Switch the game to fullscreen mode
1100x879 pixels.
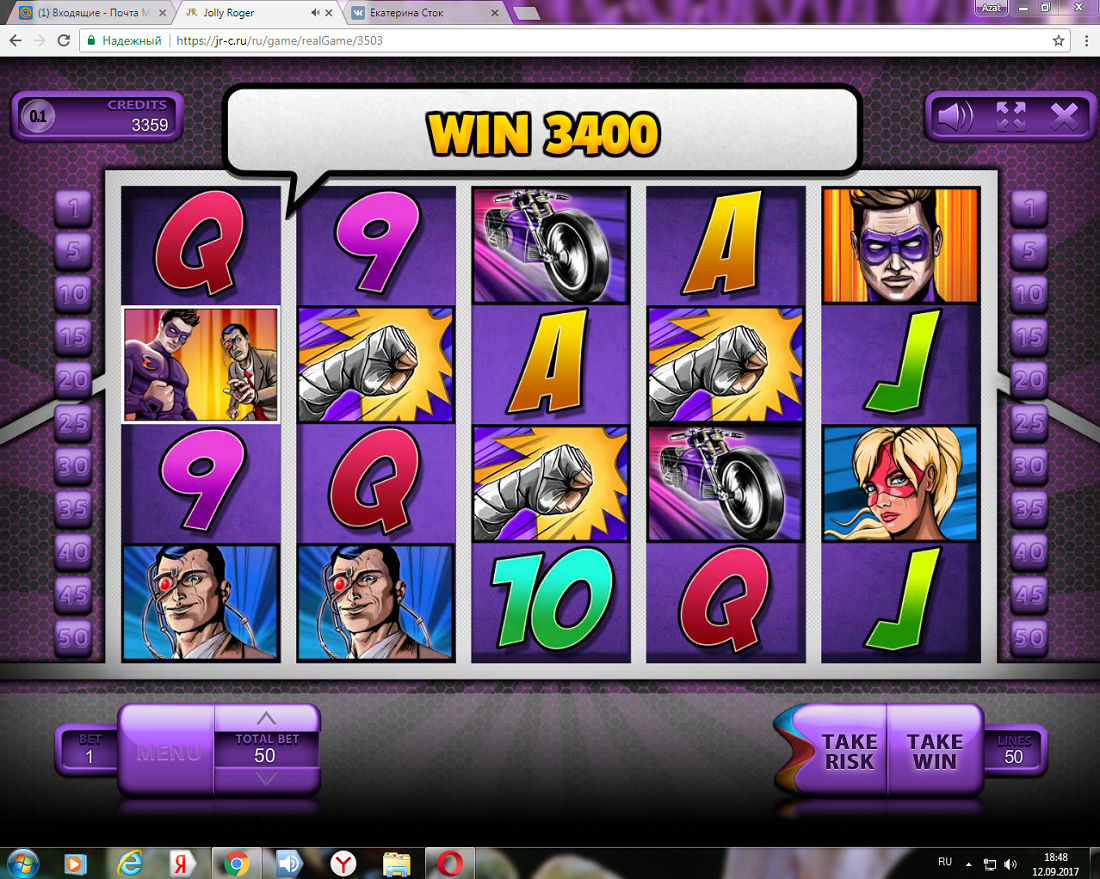pos(1011,117)
